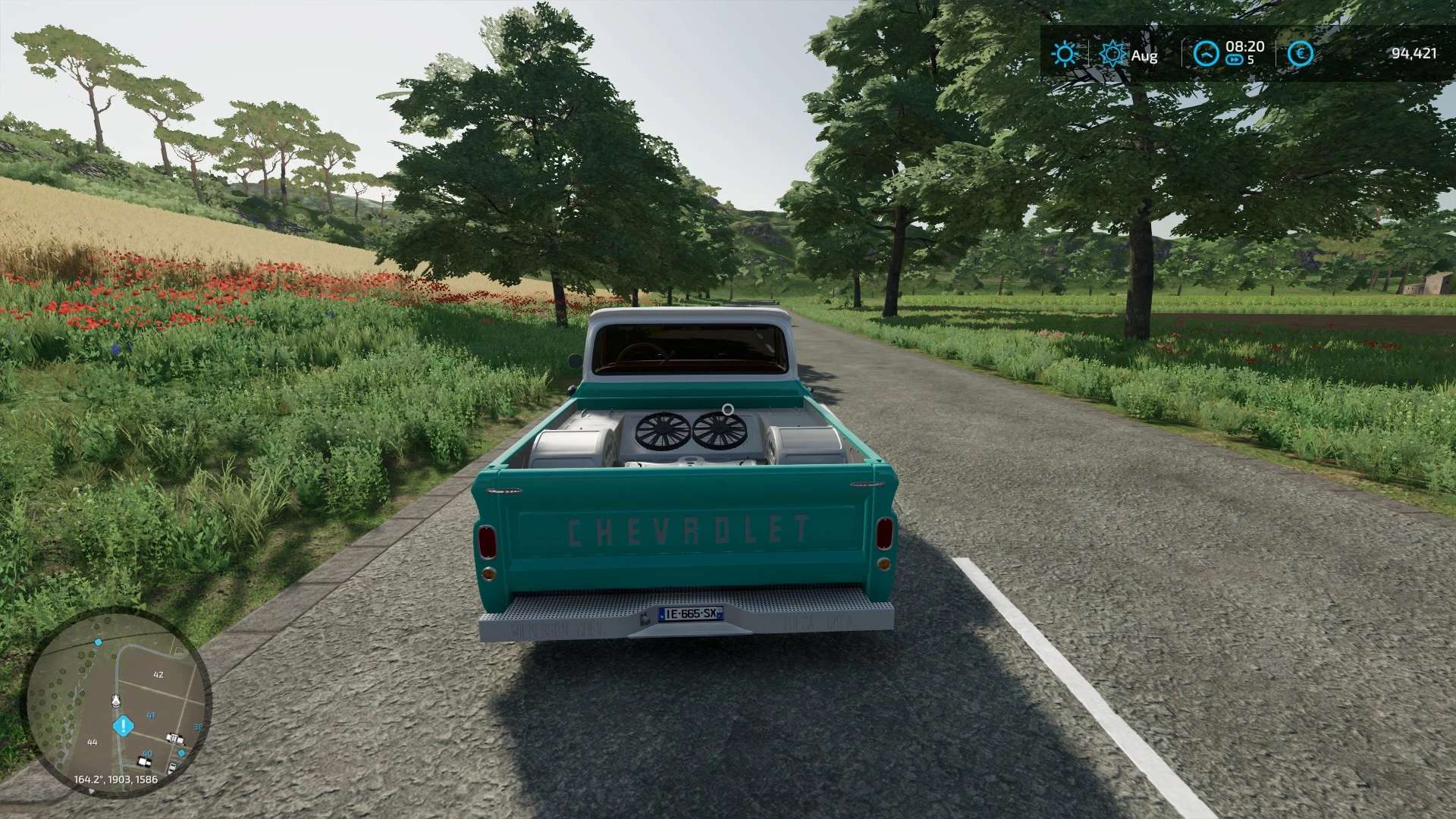The width and height of the screenshot is (1456, 819).
Task: Open the euro money icon
Action: [1300, 54]
